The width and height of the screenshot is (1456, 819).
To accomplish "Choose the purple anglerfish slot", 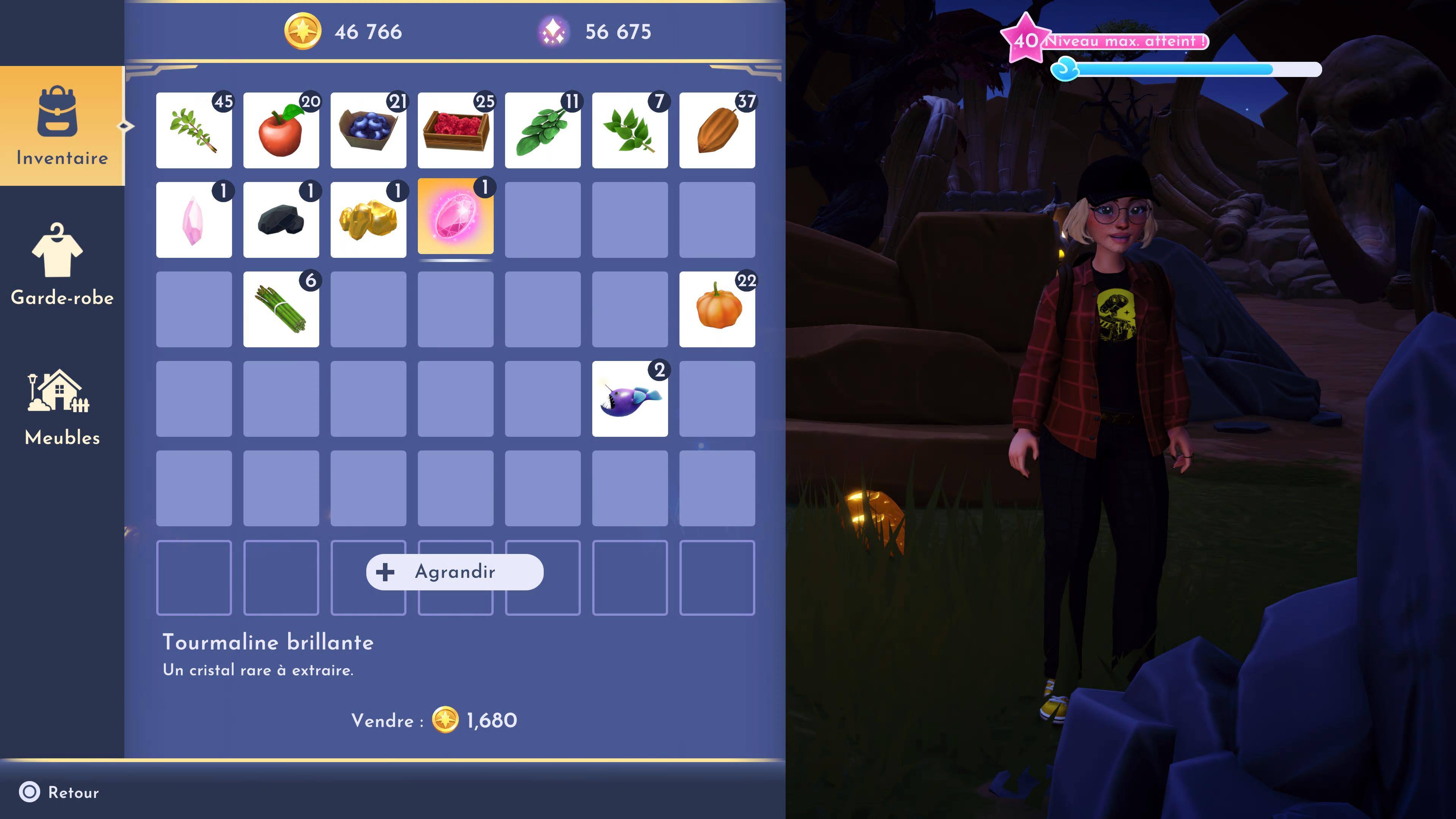I will [x=630, y=399].
